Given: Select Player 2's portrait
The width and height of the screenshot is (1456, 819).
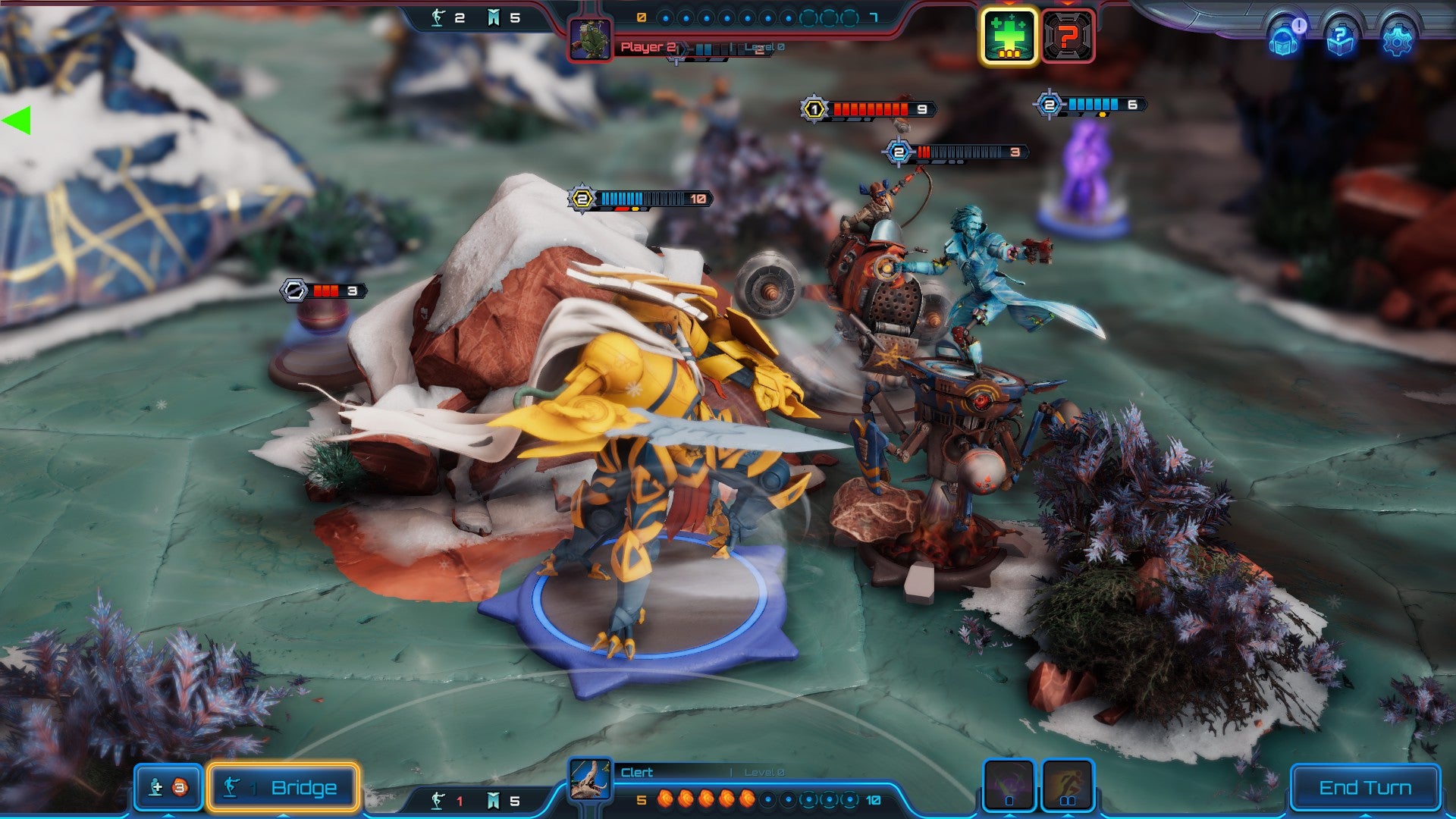Looking at the screenshot, I should [590, 39].
